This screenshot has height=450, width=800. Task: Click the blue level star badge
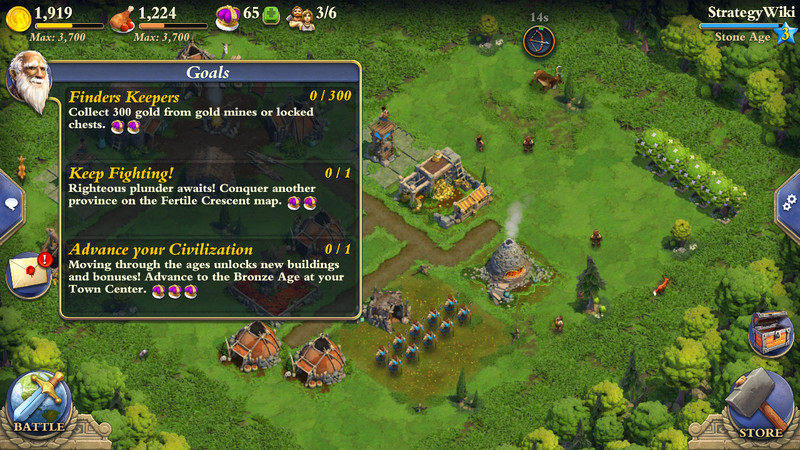tap(786, 34)
